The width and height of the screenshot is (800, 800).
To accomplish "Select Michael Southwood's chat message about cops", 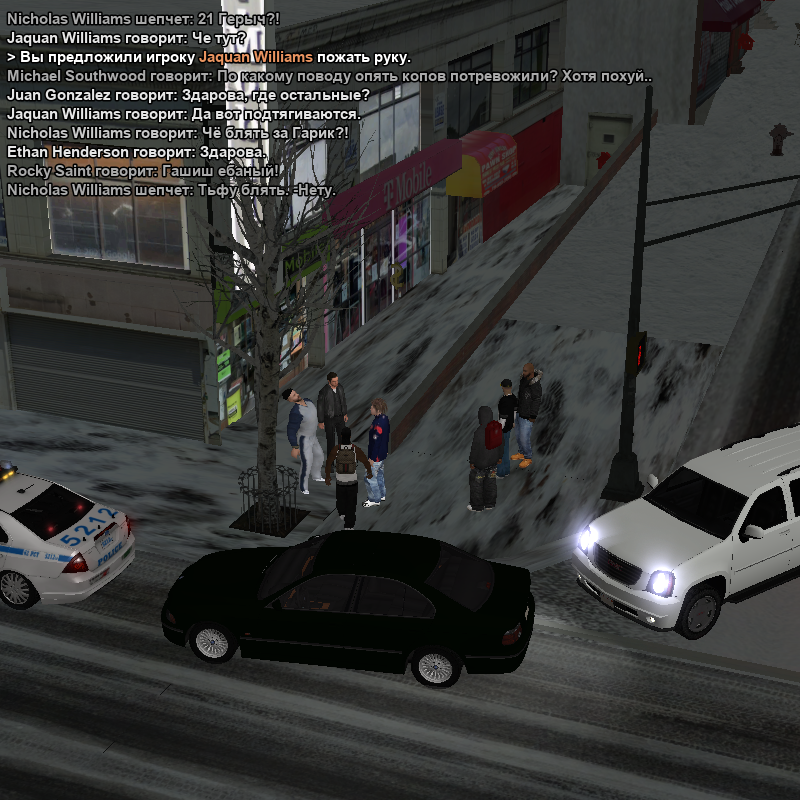I will [x=329, y=76].
